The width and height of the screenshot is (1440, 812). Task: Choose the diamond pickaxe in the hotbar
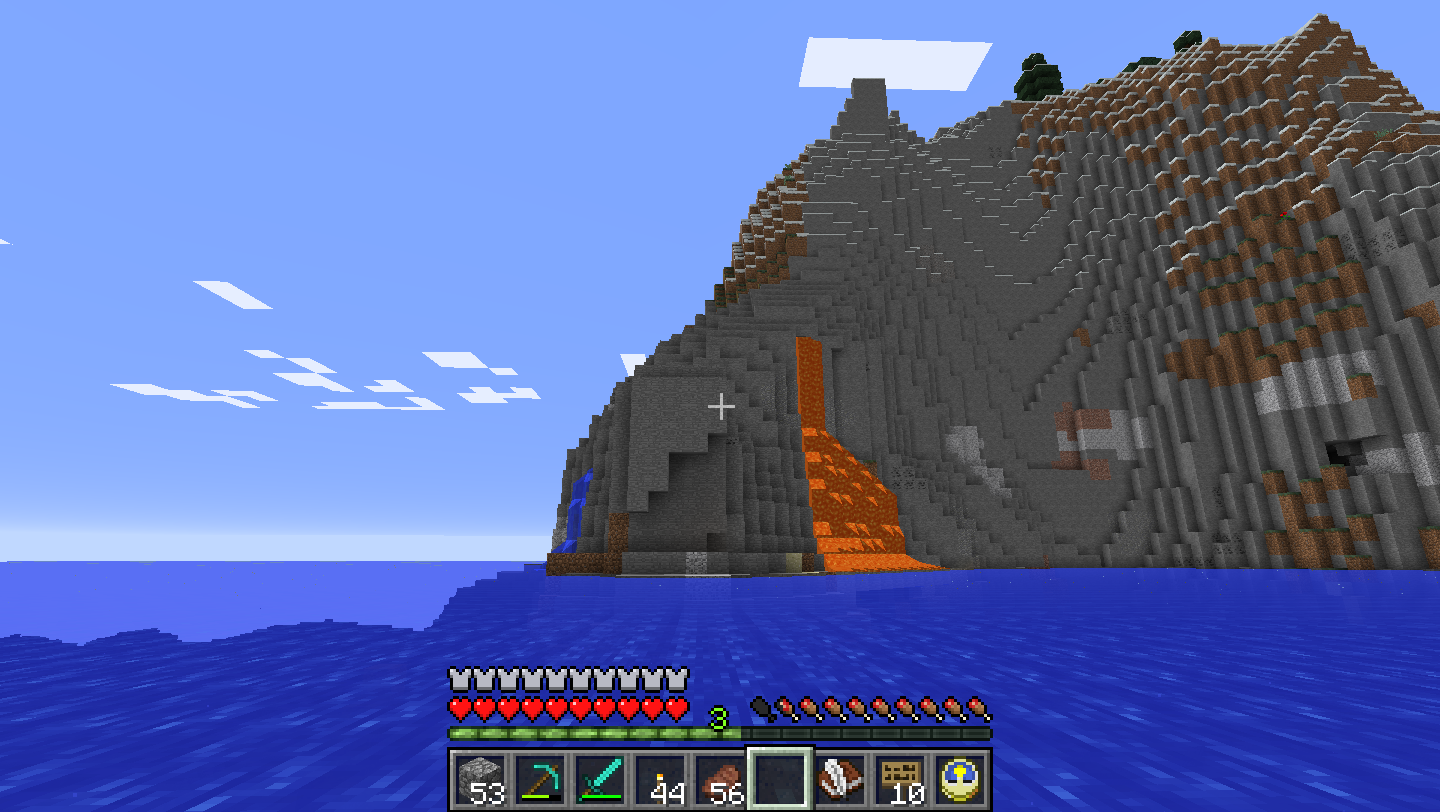540,778
